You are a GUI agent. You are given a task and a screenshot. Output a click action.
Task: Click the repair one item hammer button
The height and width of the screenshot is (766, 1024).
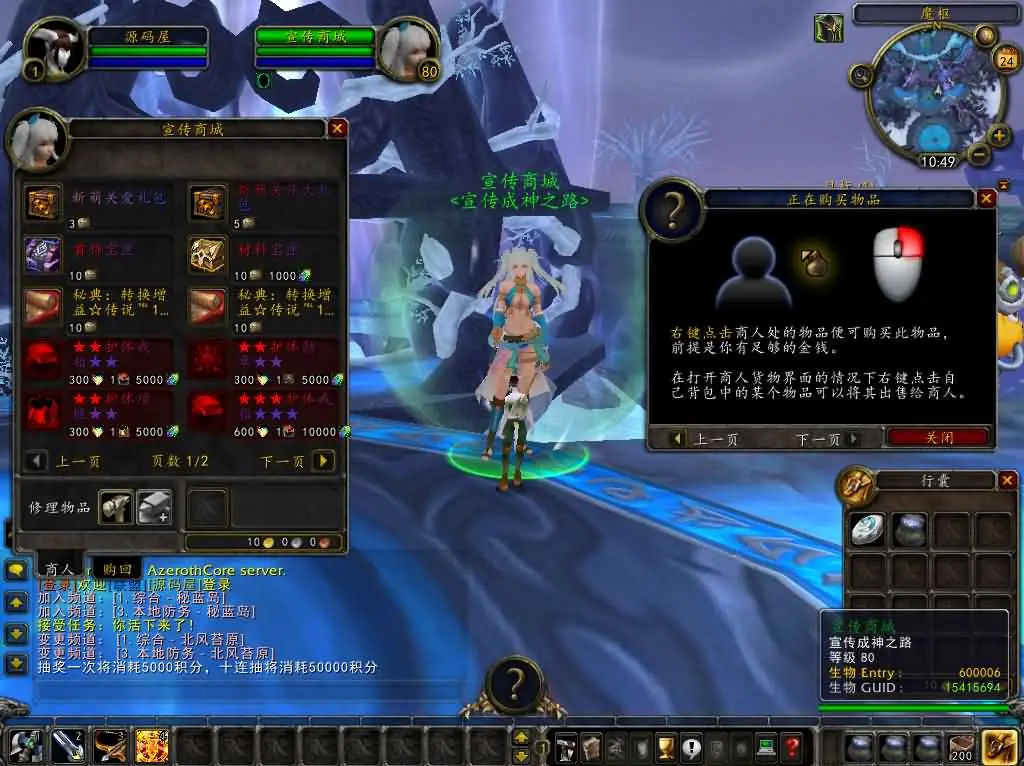[116, 507]
